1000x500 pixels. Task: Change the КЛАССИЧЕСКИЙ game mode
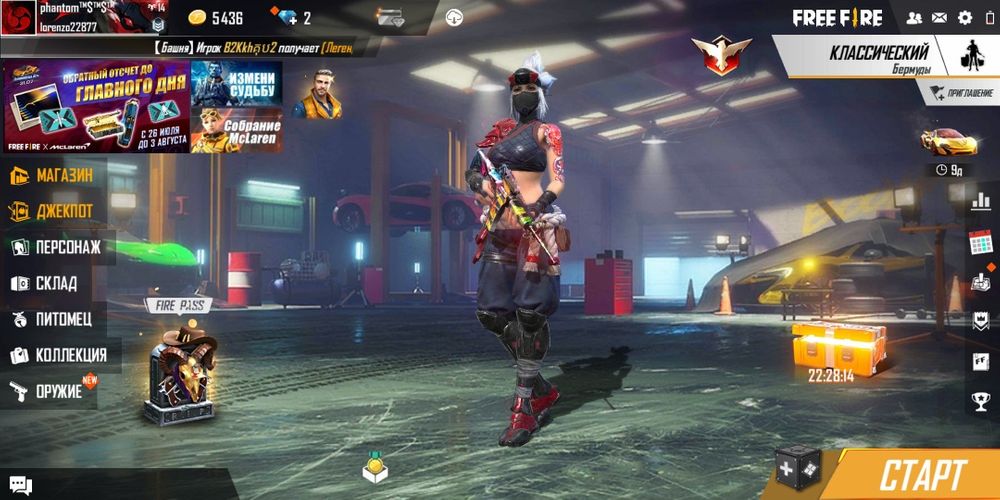pos(878,58)
